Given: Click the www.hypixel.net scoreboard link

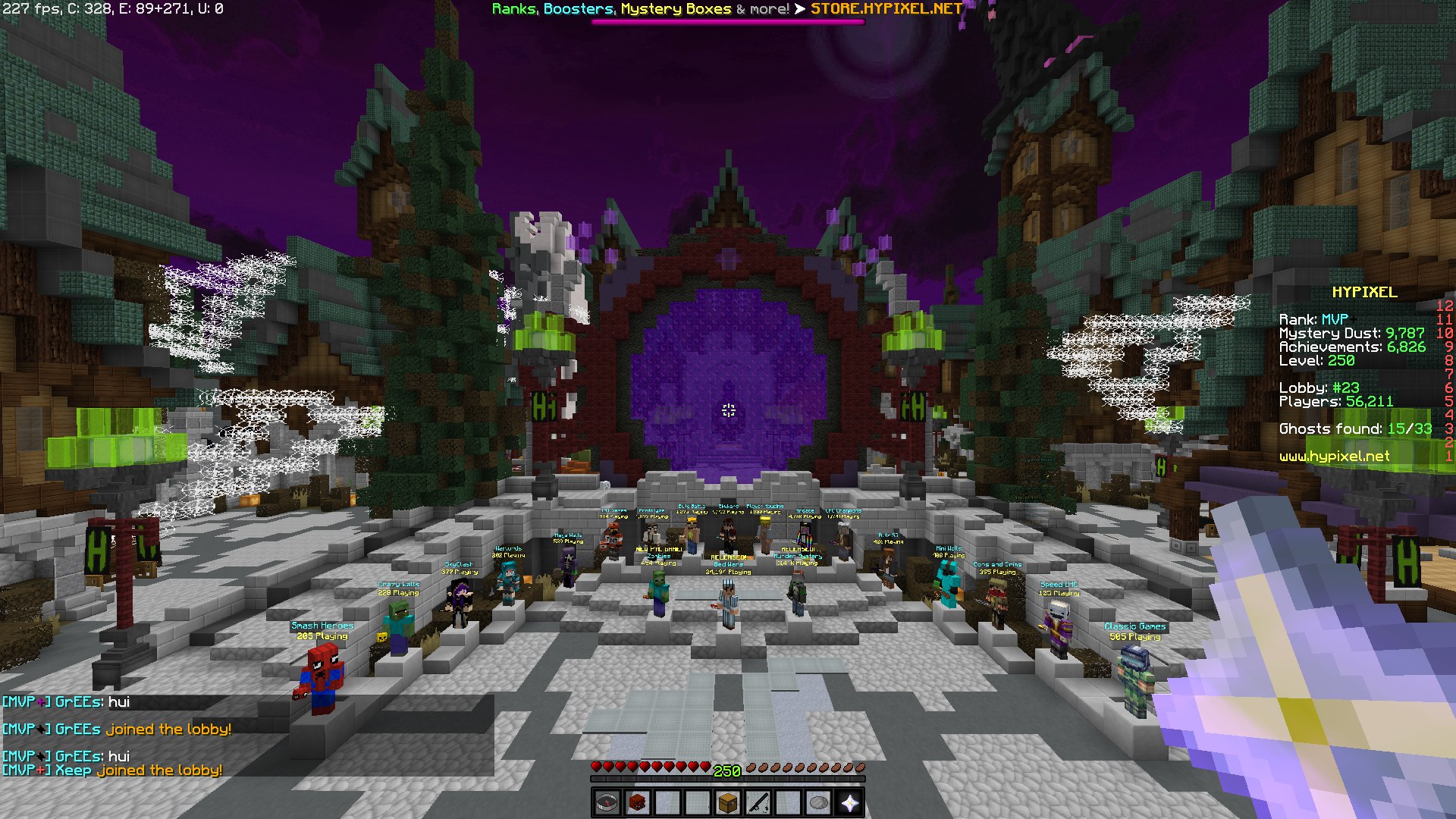Looking at the screenshot, I should click(x=1334, y=457).
